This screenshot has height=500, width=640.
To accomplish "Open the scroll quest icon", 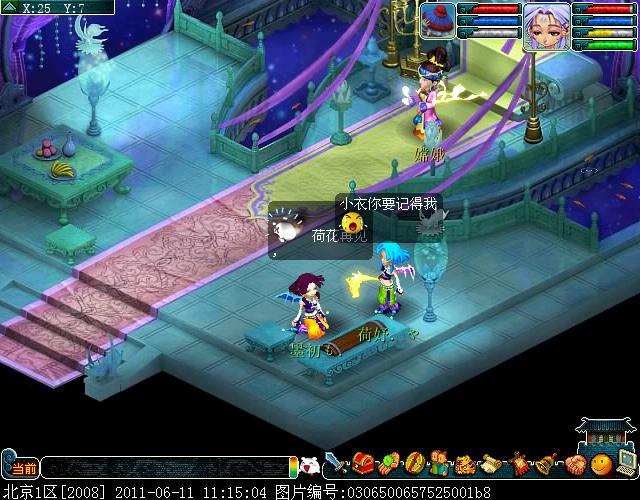I will tap(492, 464).
